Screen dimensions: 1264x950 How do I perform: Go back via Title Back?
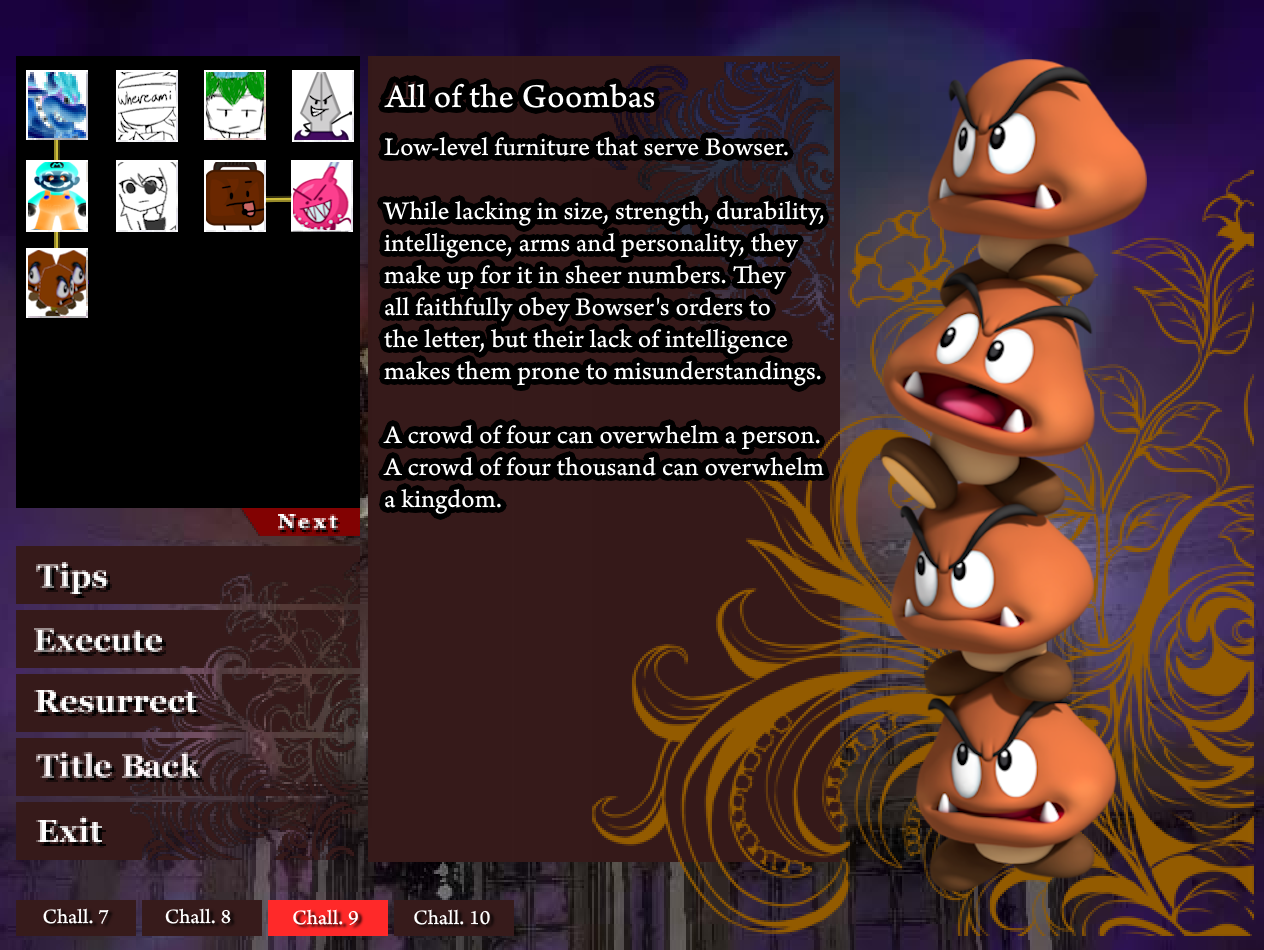coord(117,766)
